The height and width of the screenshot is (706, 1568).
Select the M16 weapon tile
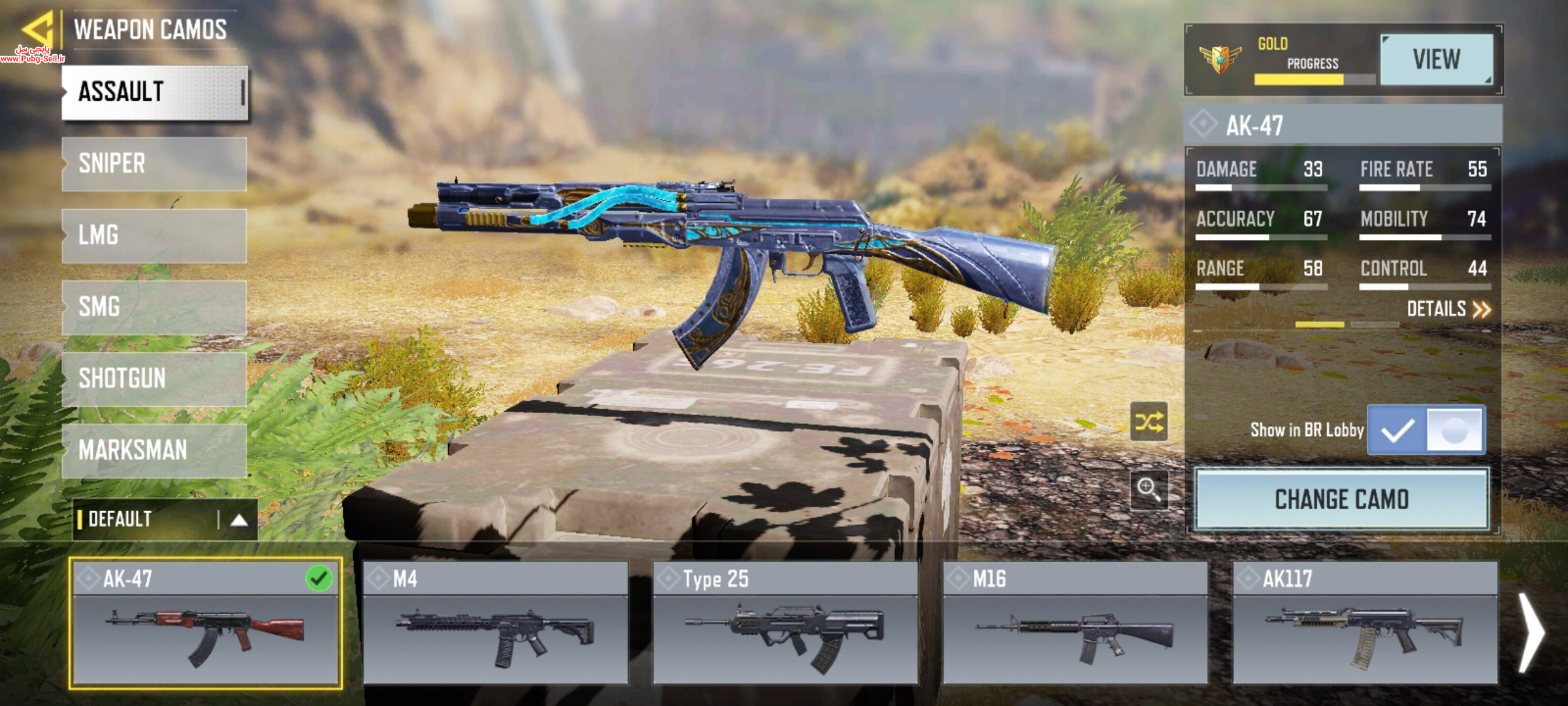click(1075, 623)
